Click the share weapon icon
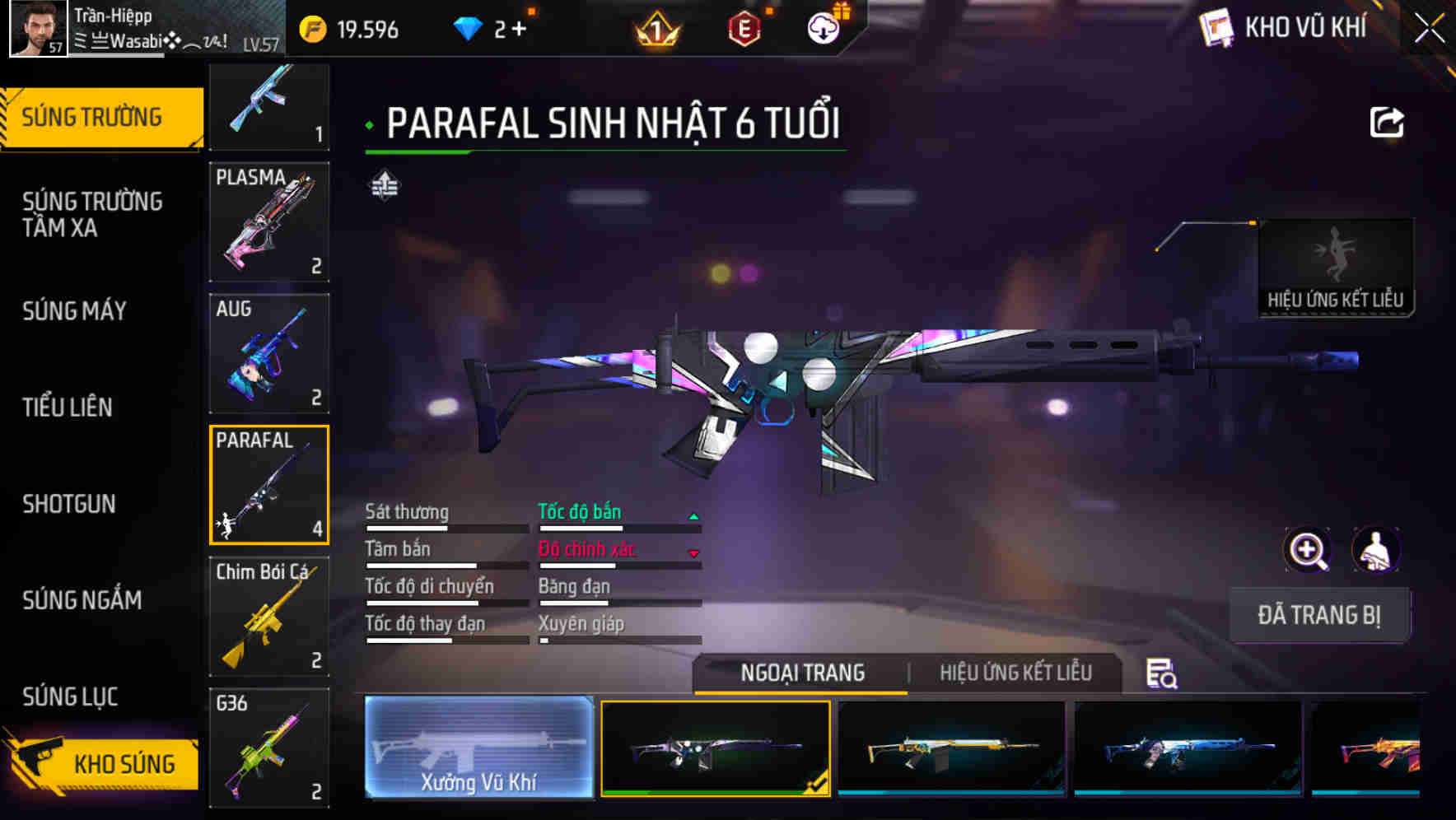The width and height of the screenshot is (1456, 820). click(1388, 122)
